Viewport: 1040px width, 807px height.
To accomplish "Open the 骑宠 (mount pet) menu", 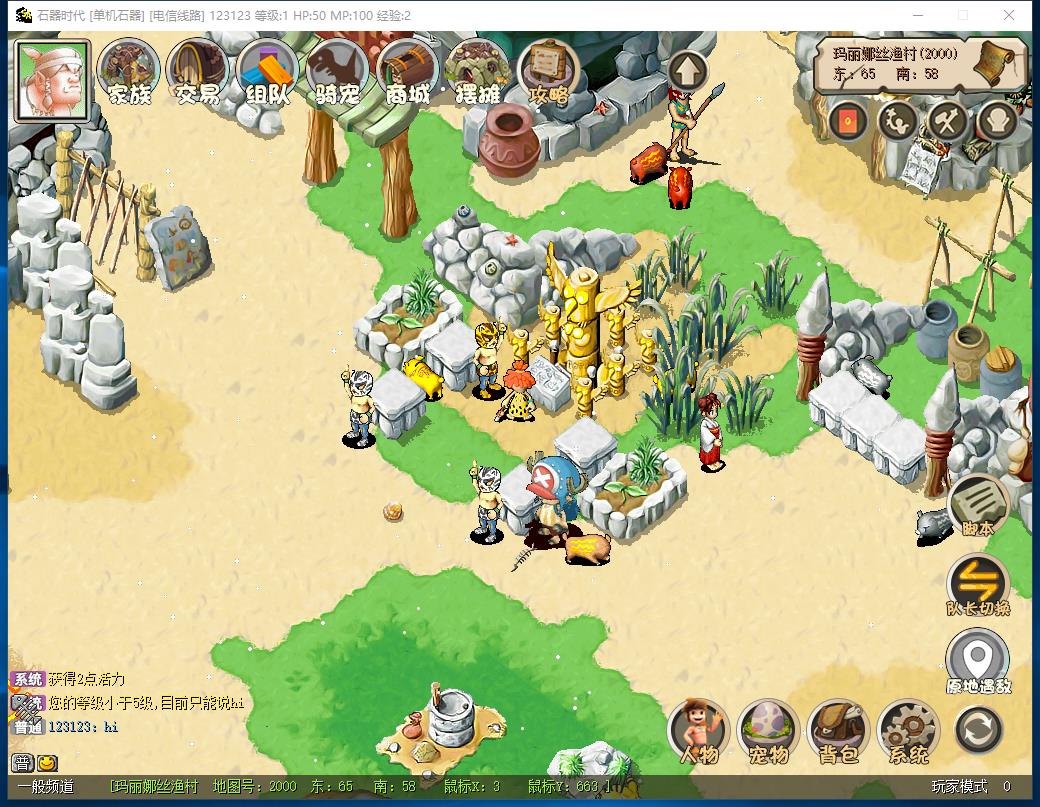I will (338, 72).
